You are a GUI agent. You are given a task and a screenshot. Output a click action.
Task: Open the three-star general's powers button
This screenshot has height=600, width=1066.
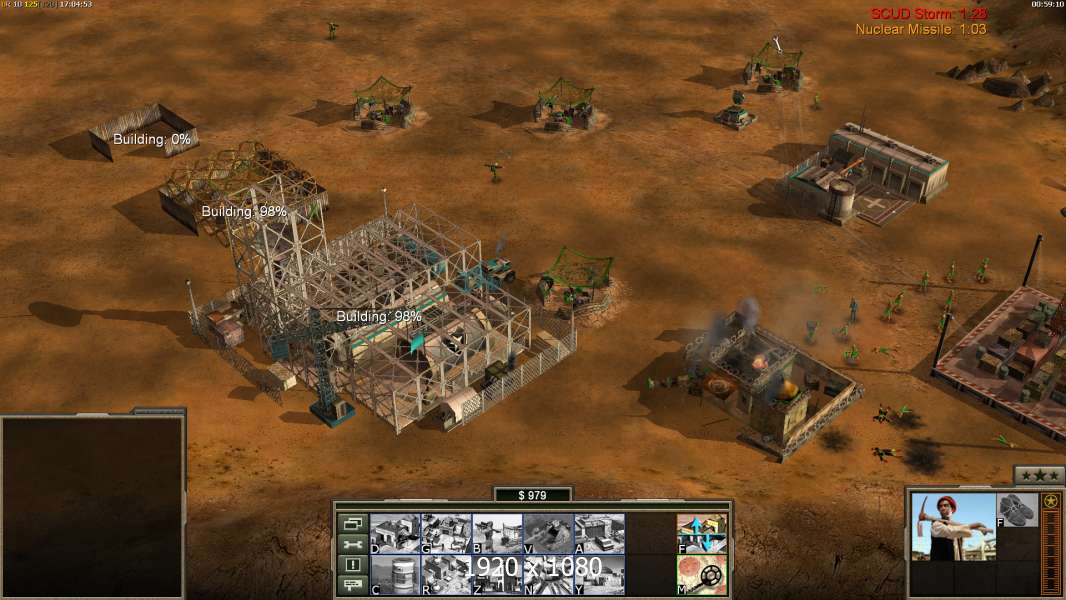pyautogui.click(x=1039, y=475)
